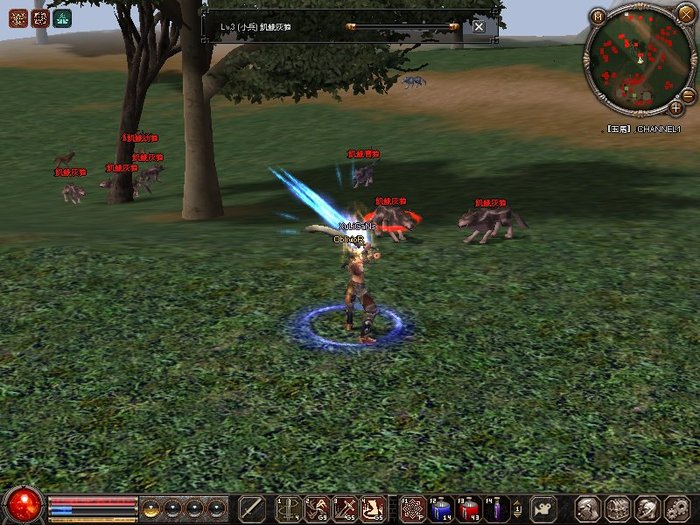The height and width of the screenshot is (525, 700).
Task: Click the green buff icon at top left
Action: point(62,17)
